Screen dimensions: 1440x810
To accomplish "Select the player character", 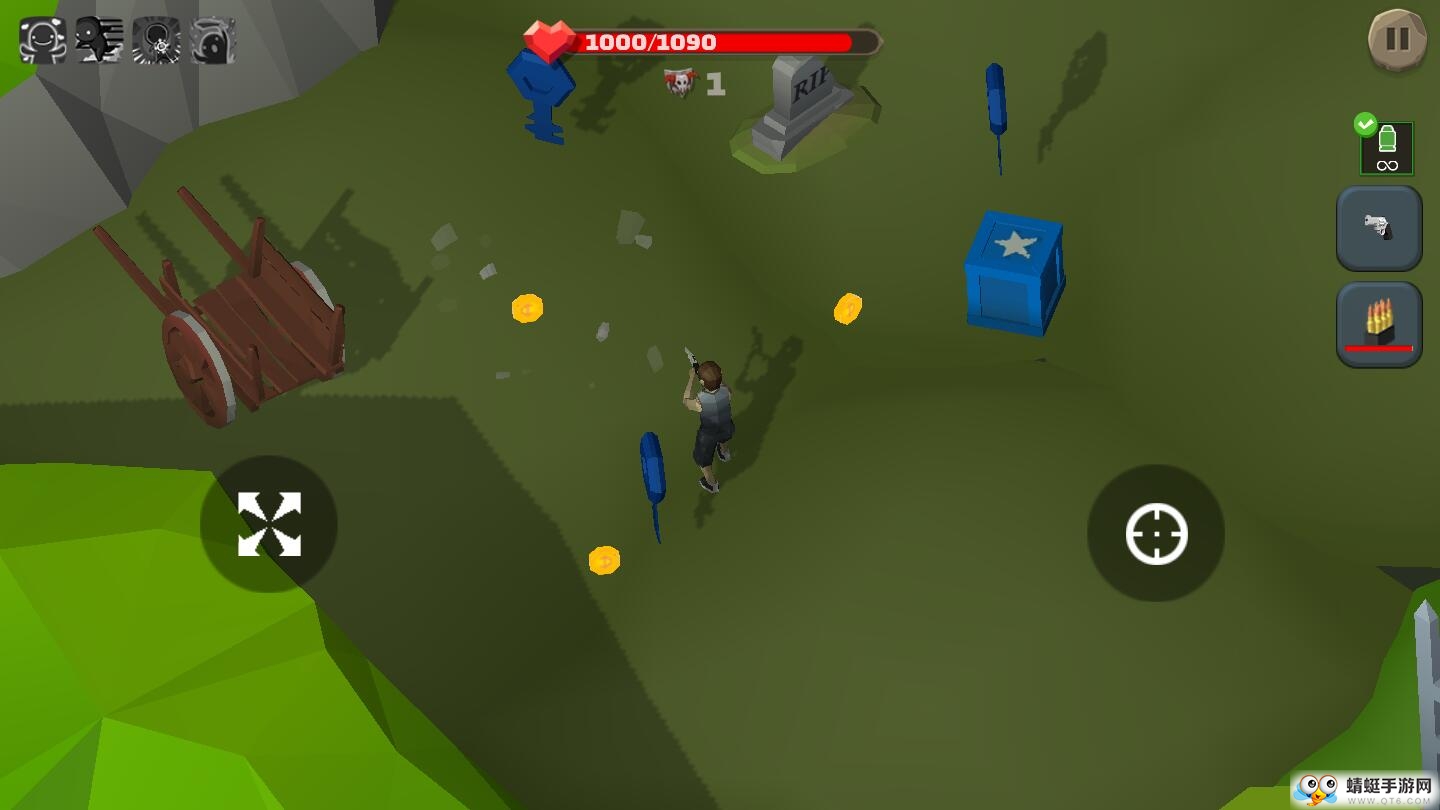I will click(710, 420).
